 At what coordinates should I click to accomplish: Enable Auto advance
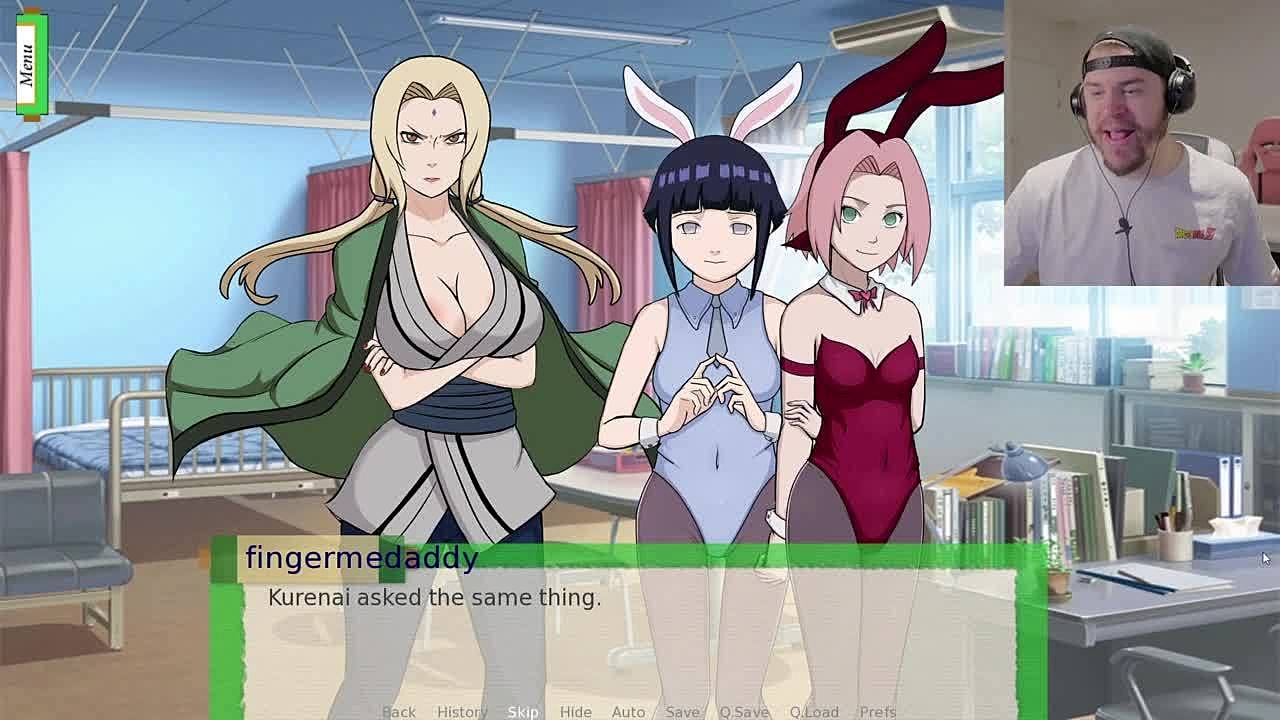click(628, 711)
